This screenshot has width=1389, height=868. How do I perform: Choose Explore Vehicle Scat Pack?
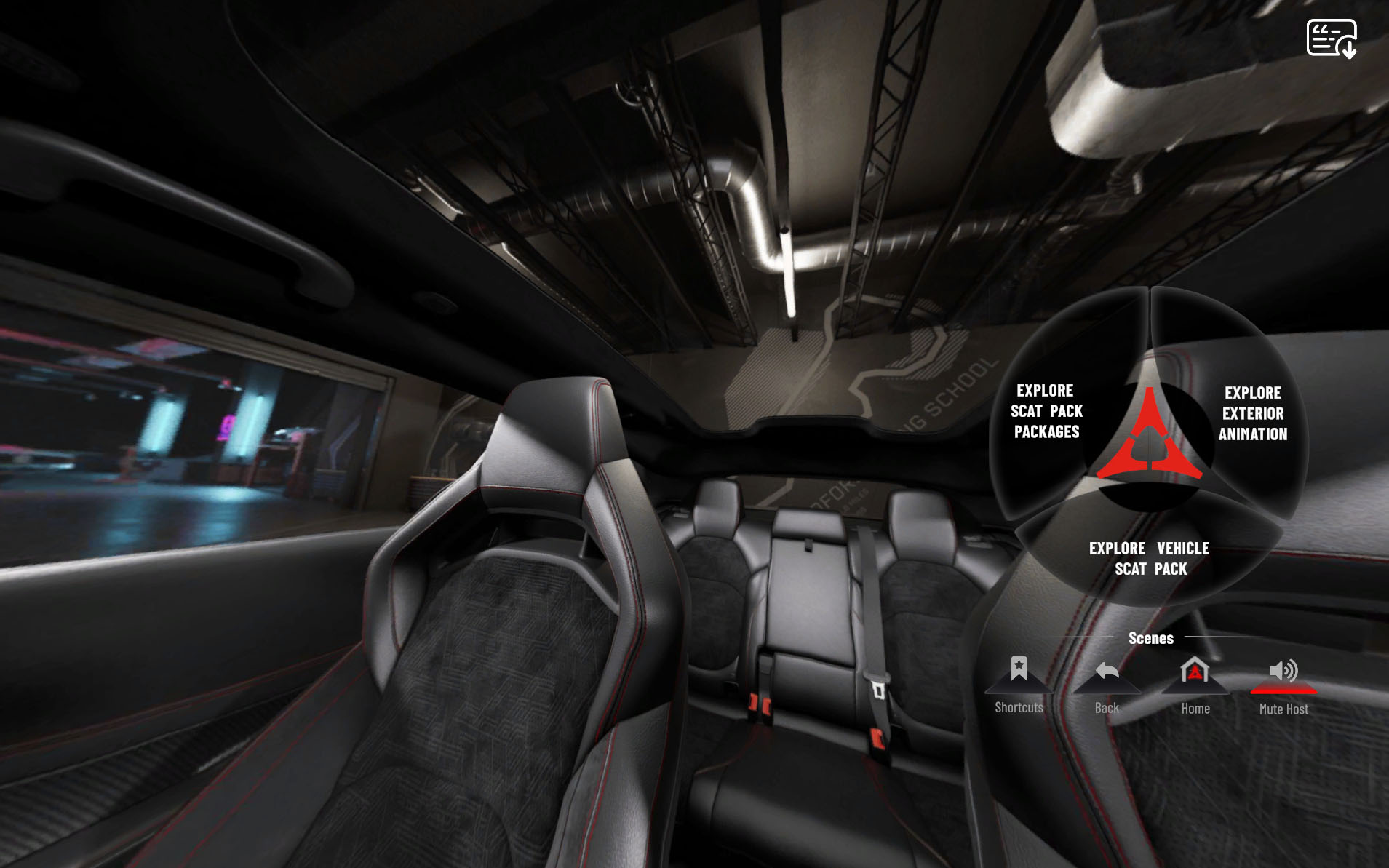click(x=1150, y=558)
